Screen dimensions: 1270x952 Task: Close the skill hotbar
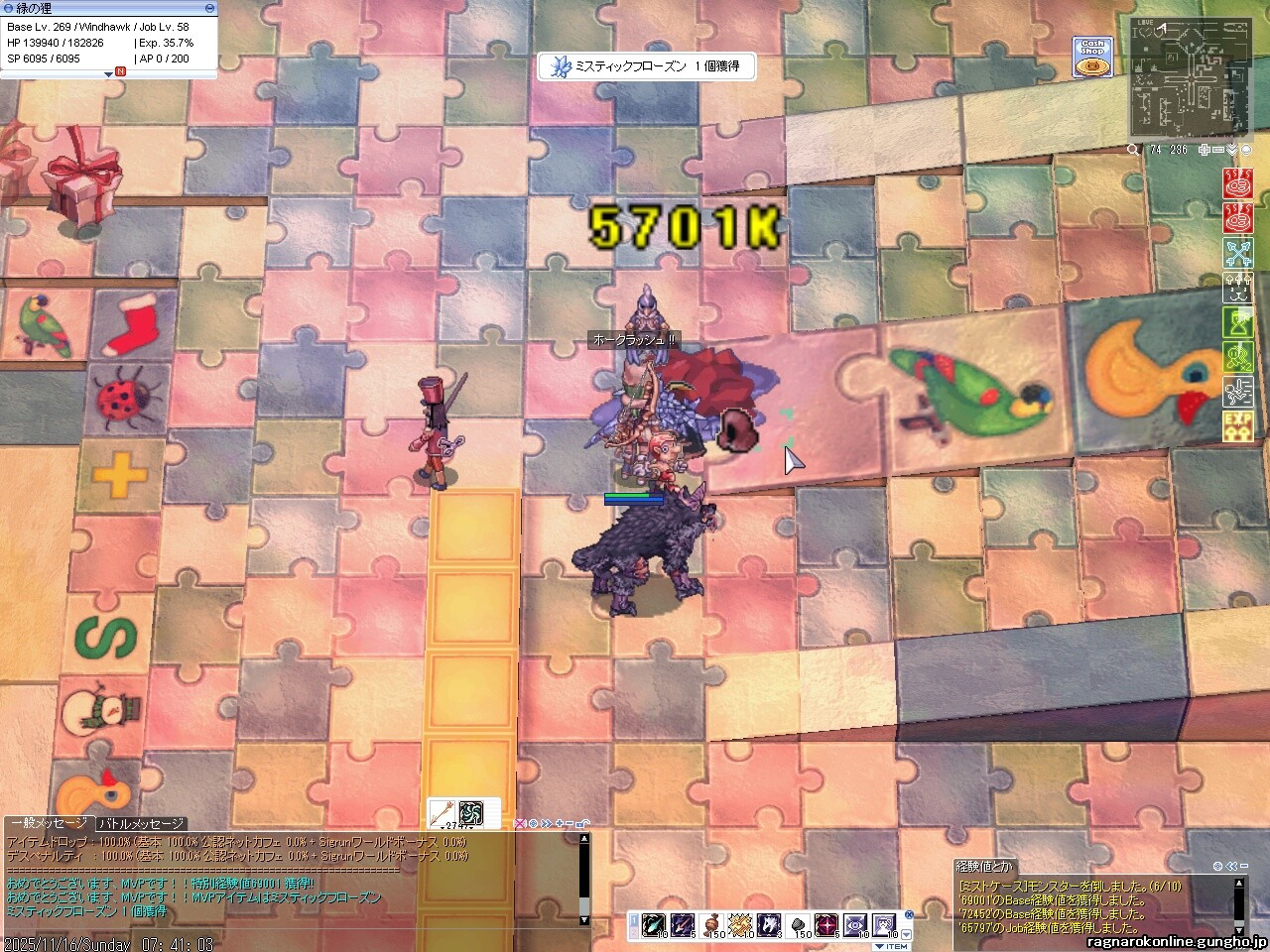point(909,914)
